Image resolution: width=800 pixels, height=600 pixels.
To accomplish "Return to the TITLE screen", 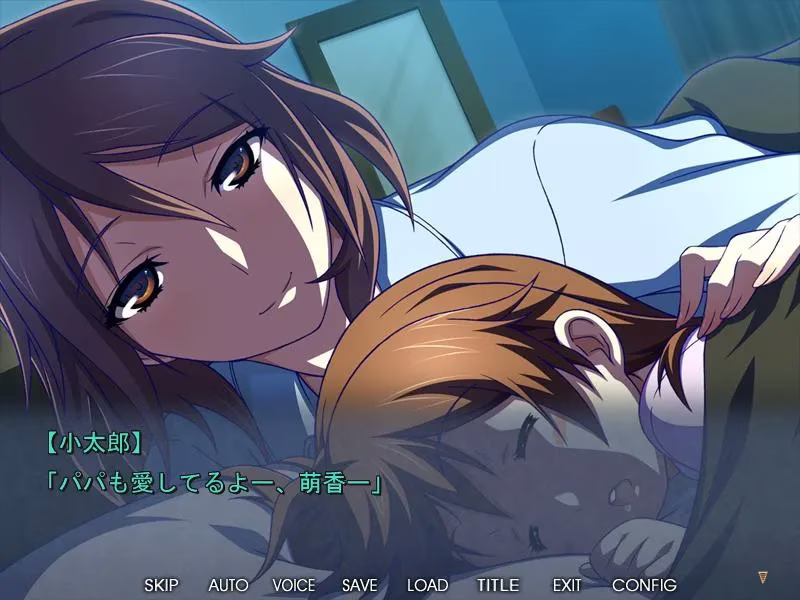I will click(x=497, y=585).
